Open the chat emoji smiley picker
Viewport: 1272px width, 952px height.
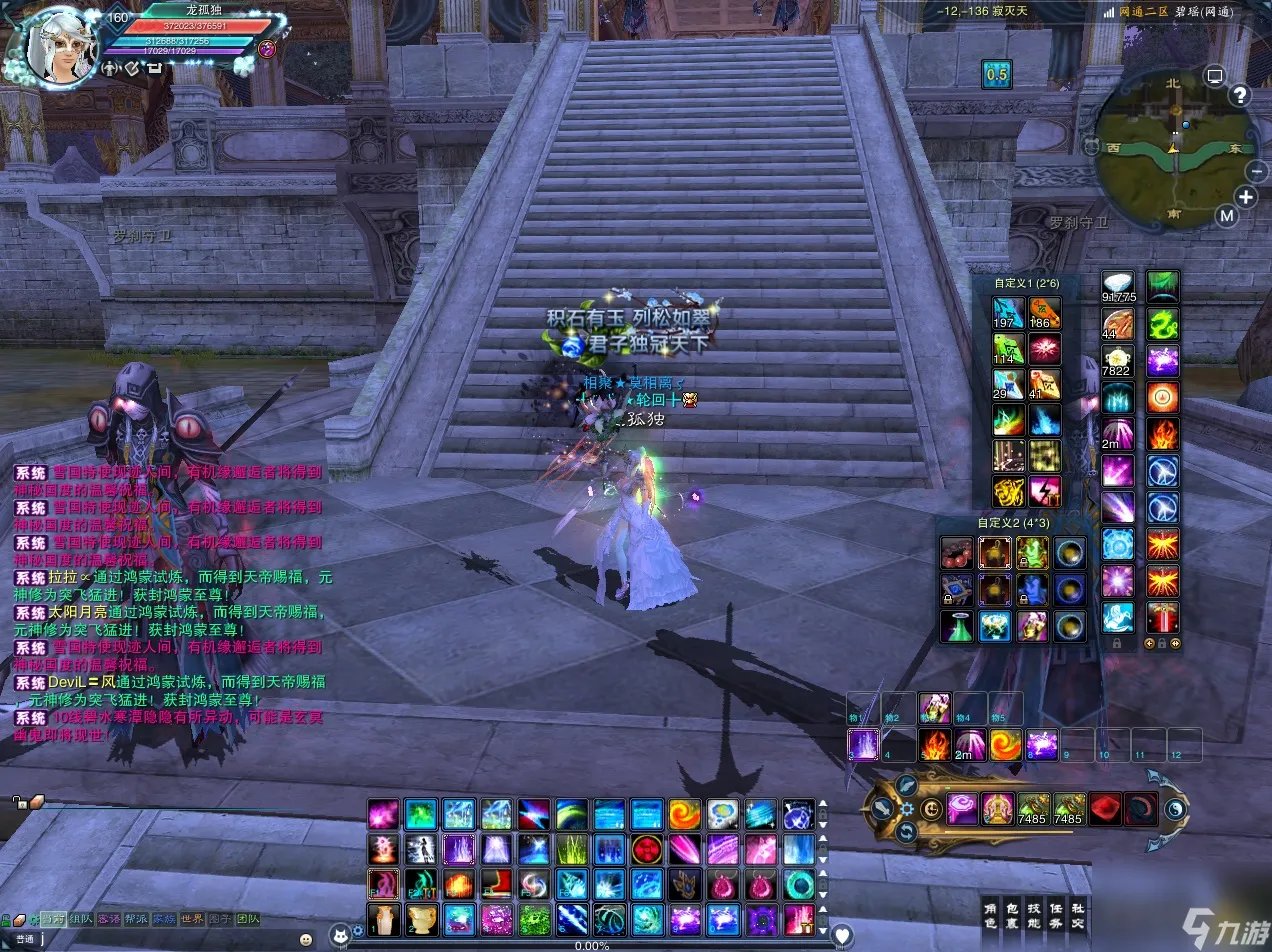(305, 940)
